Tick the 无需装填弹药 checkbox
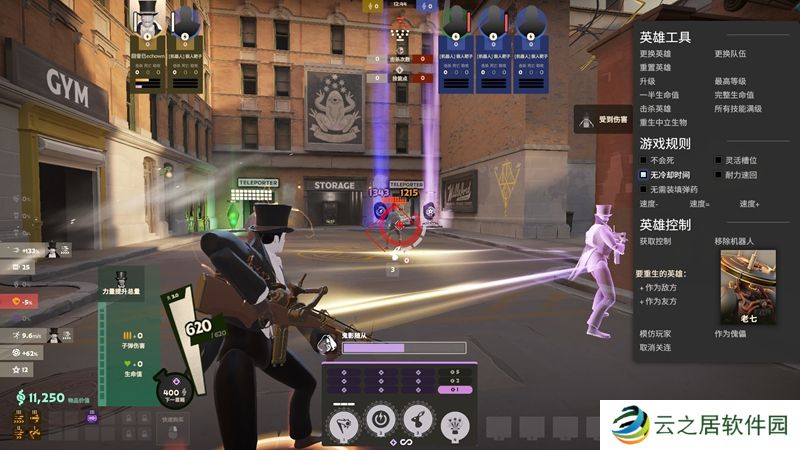Screen dimensions: 800x450 click(644, 189)
